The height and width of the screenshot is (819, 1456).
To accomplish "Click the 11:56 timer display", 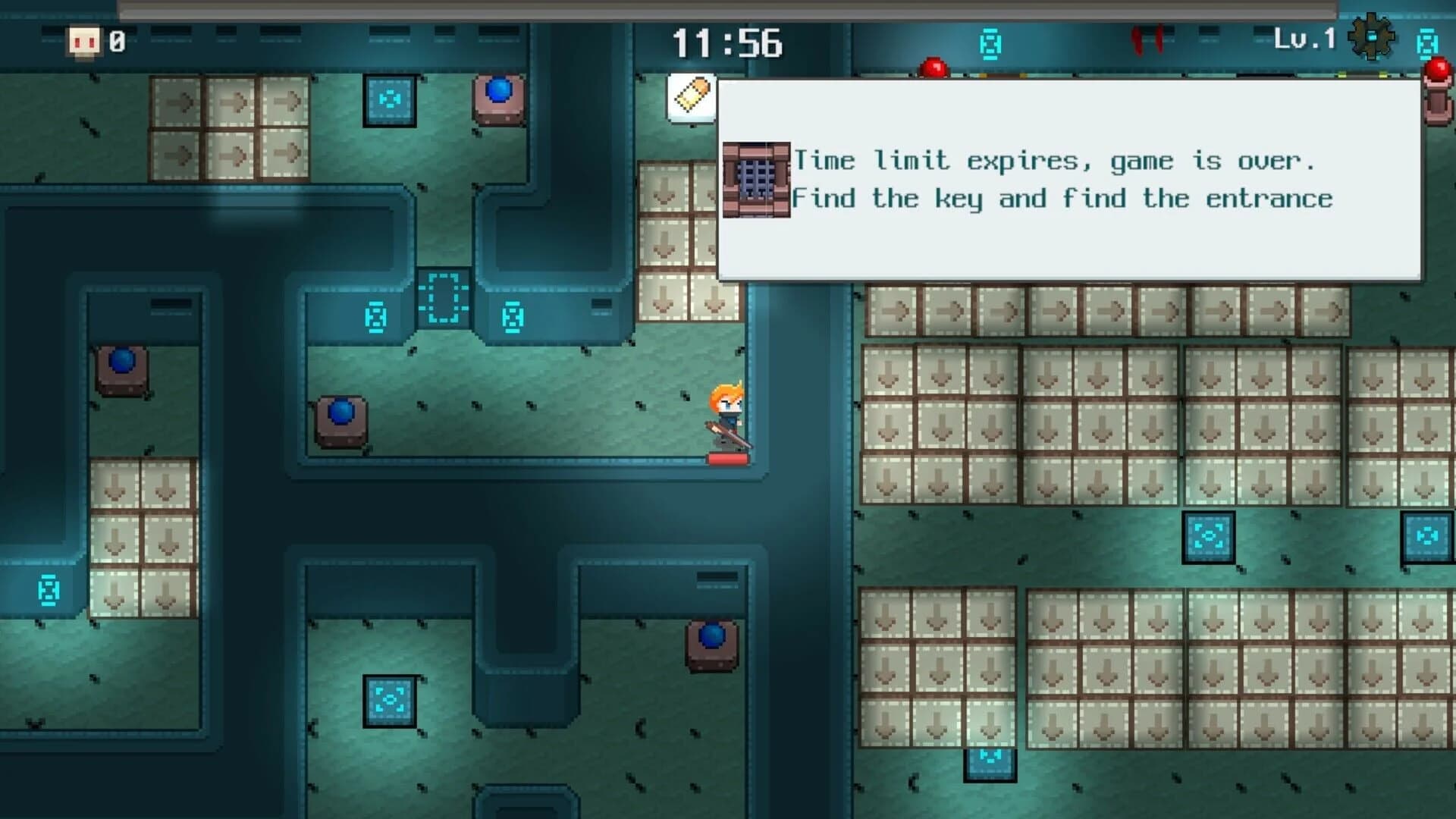I will click(728, 43).
